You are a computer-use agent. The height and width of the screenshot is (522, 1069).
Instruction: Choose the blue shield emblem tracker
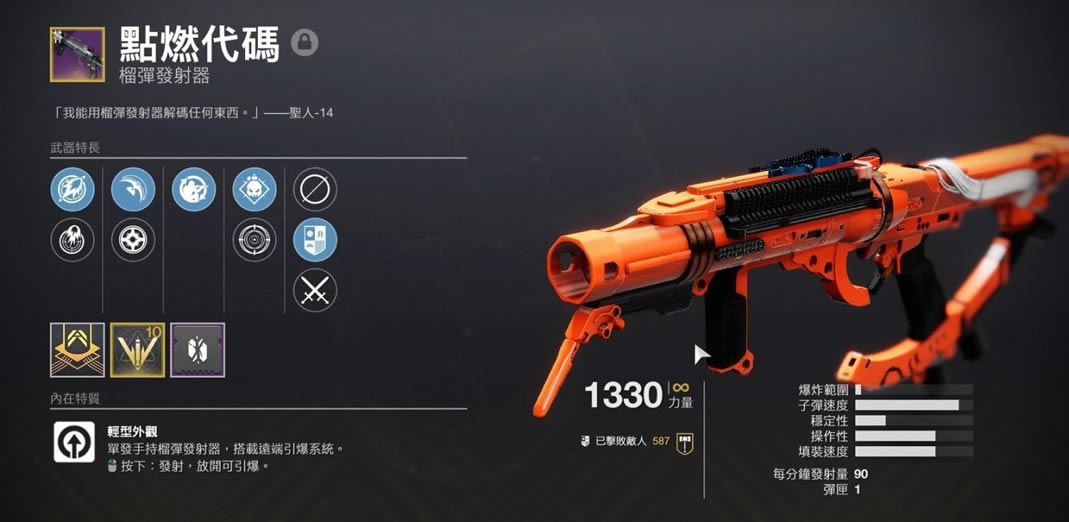315,240
